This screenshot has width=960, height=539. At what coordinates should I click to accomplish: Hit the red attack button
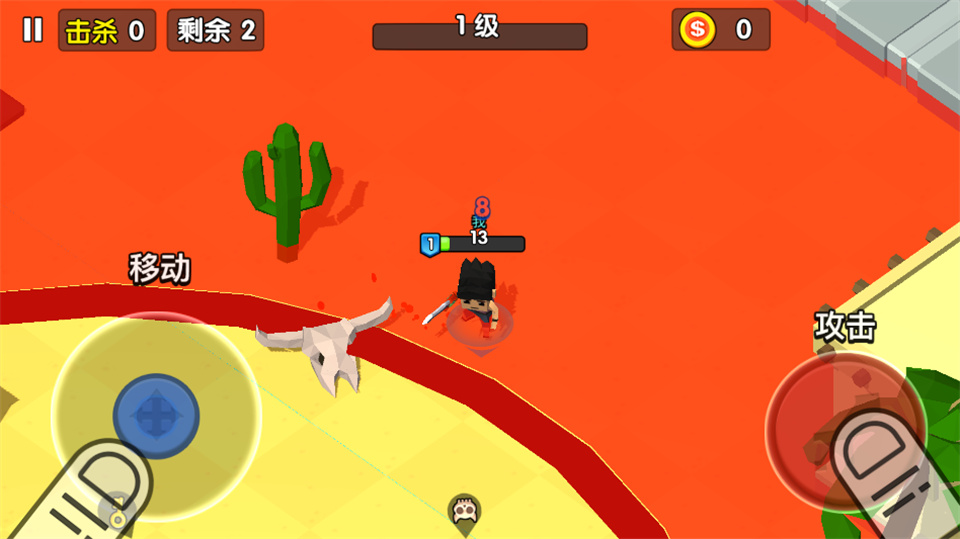click(x=845, y=426)
